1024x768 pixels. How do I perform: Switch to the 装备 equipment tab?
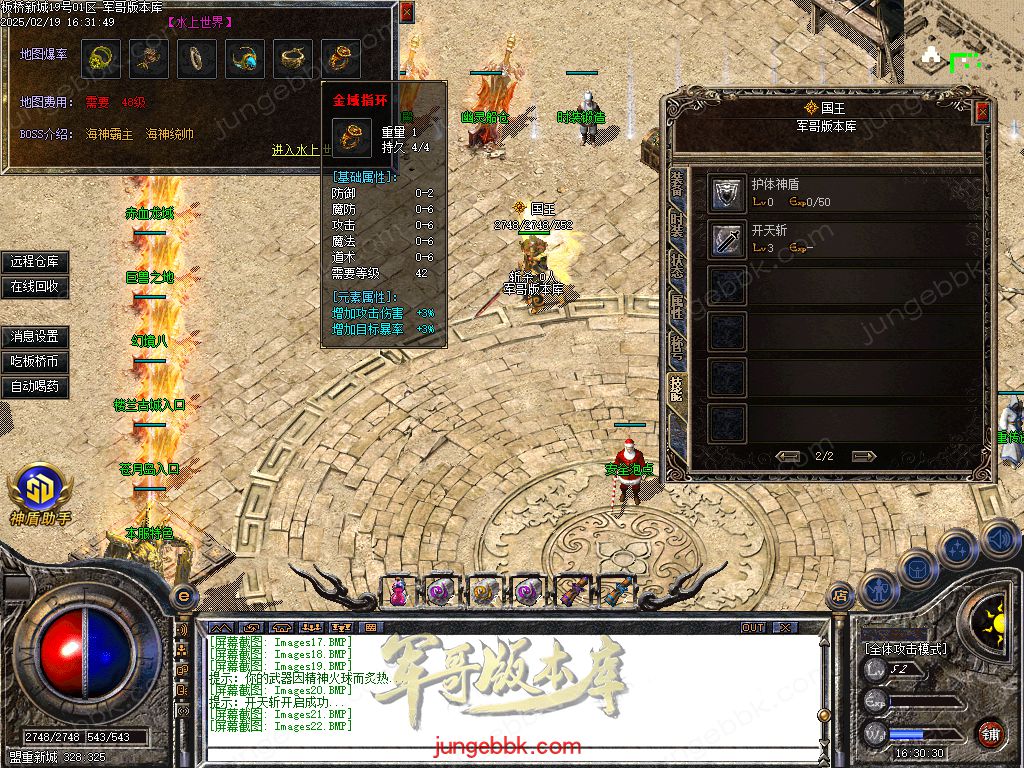[x=677, y=189]
